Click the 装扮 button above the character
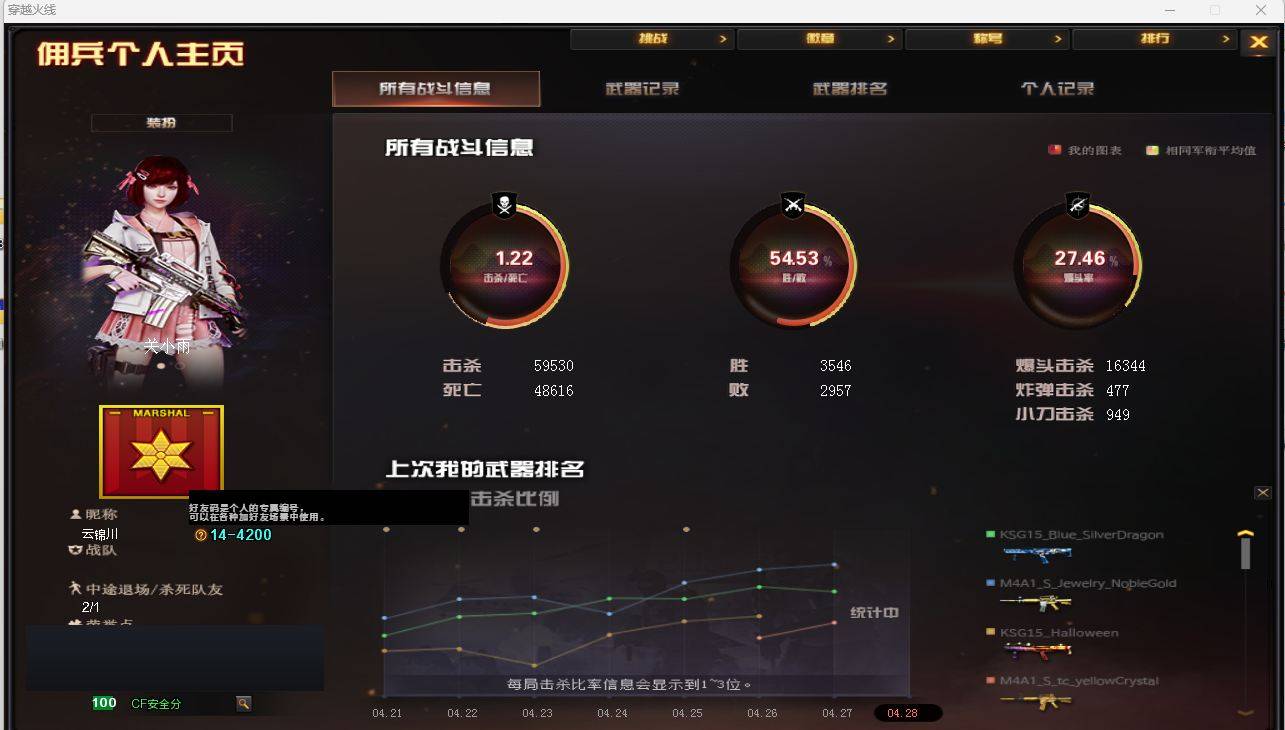 click(x=161, y=122)
